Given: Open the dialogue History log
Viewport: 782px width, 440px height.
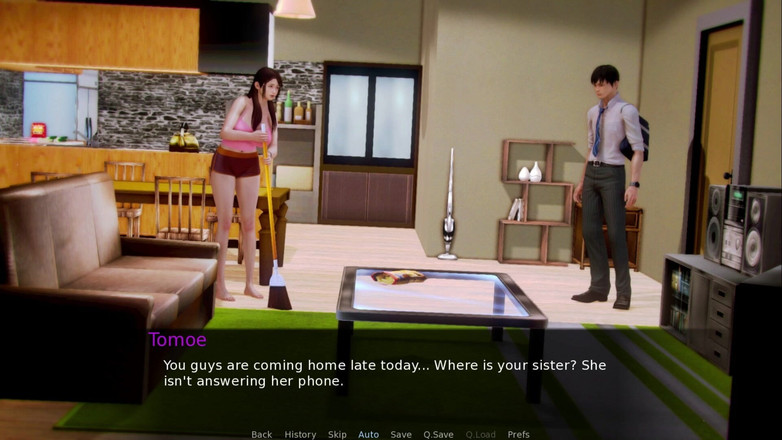Looking at the screenshot, I should pyautogui.click(x=300, y=434).
